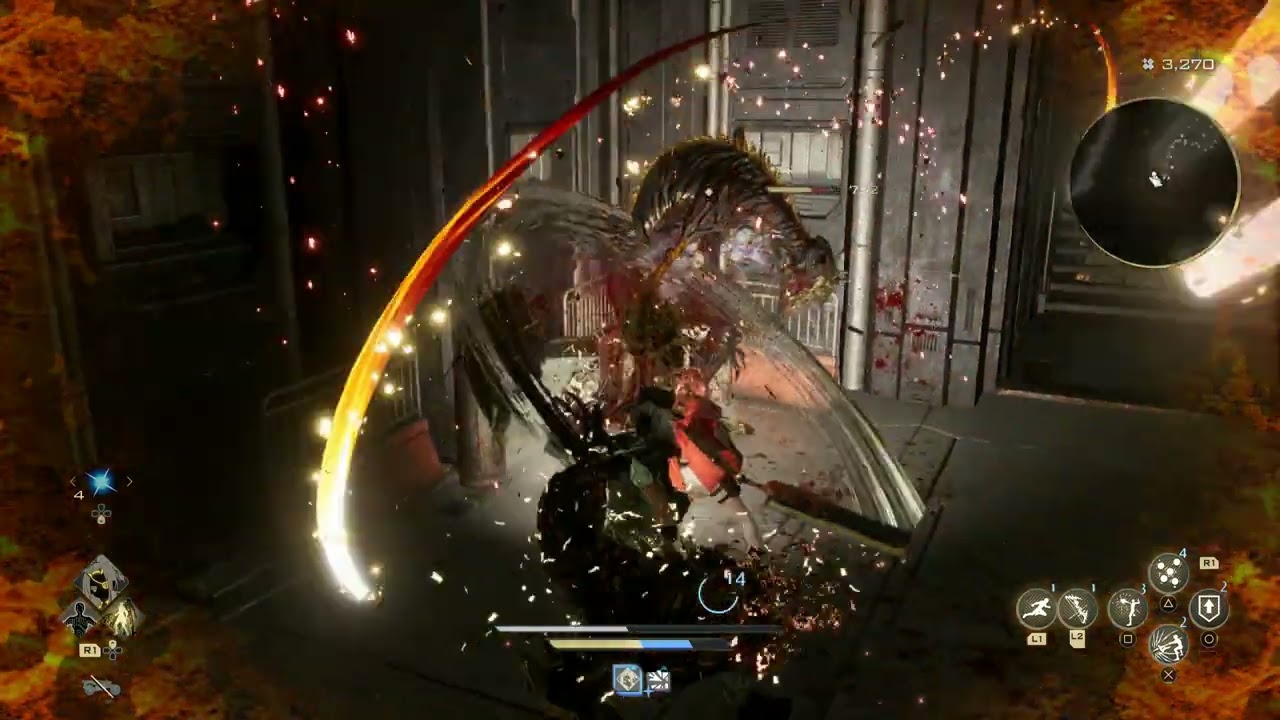This screenshot has height=720, width=1280.
Task: Click the blue healing flask icon
Action: [x=100, y=480]
